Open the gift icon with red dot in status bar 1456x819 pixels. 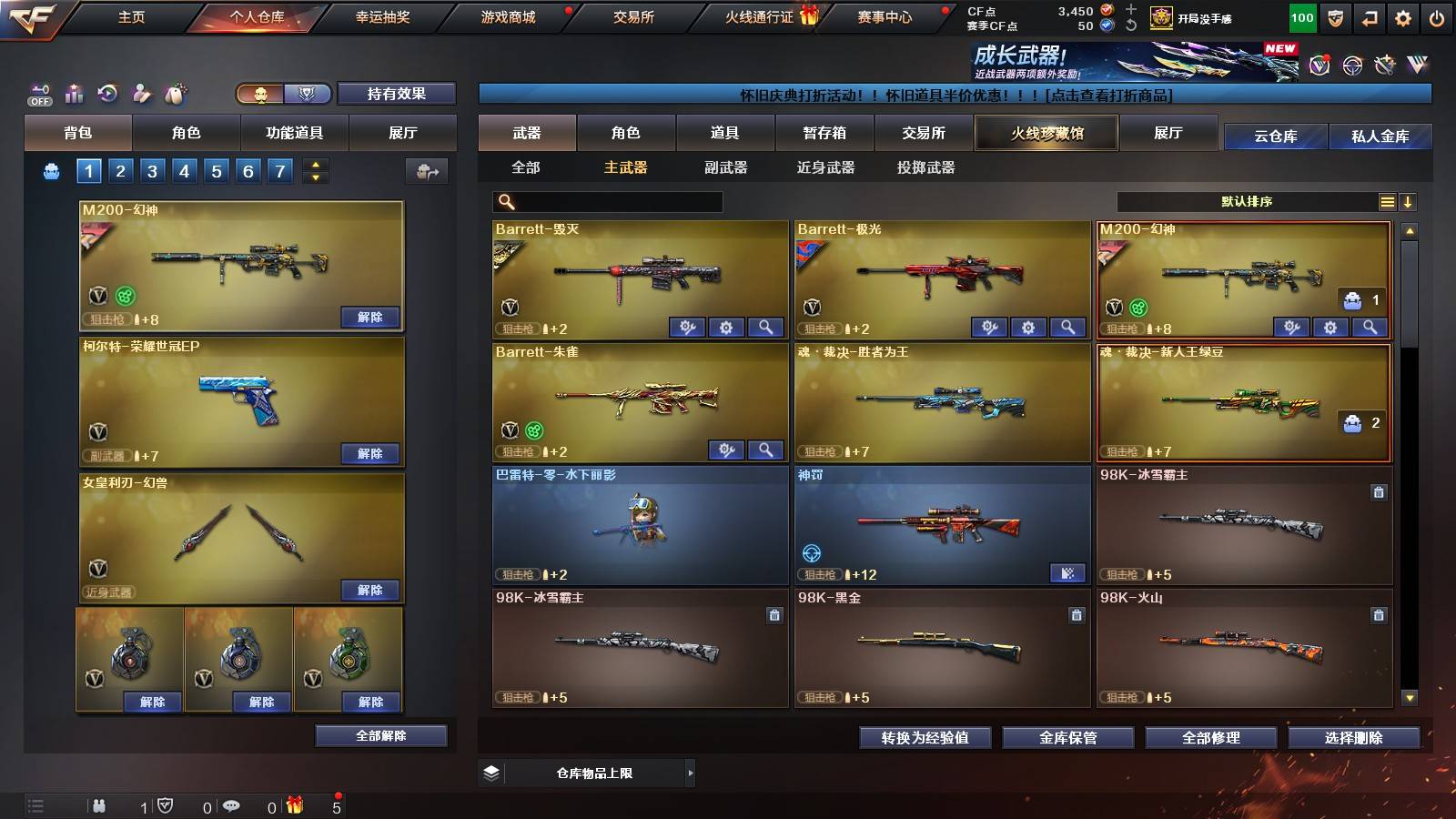coord(296,806)
